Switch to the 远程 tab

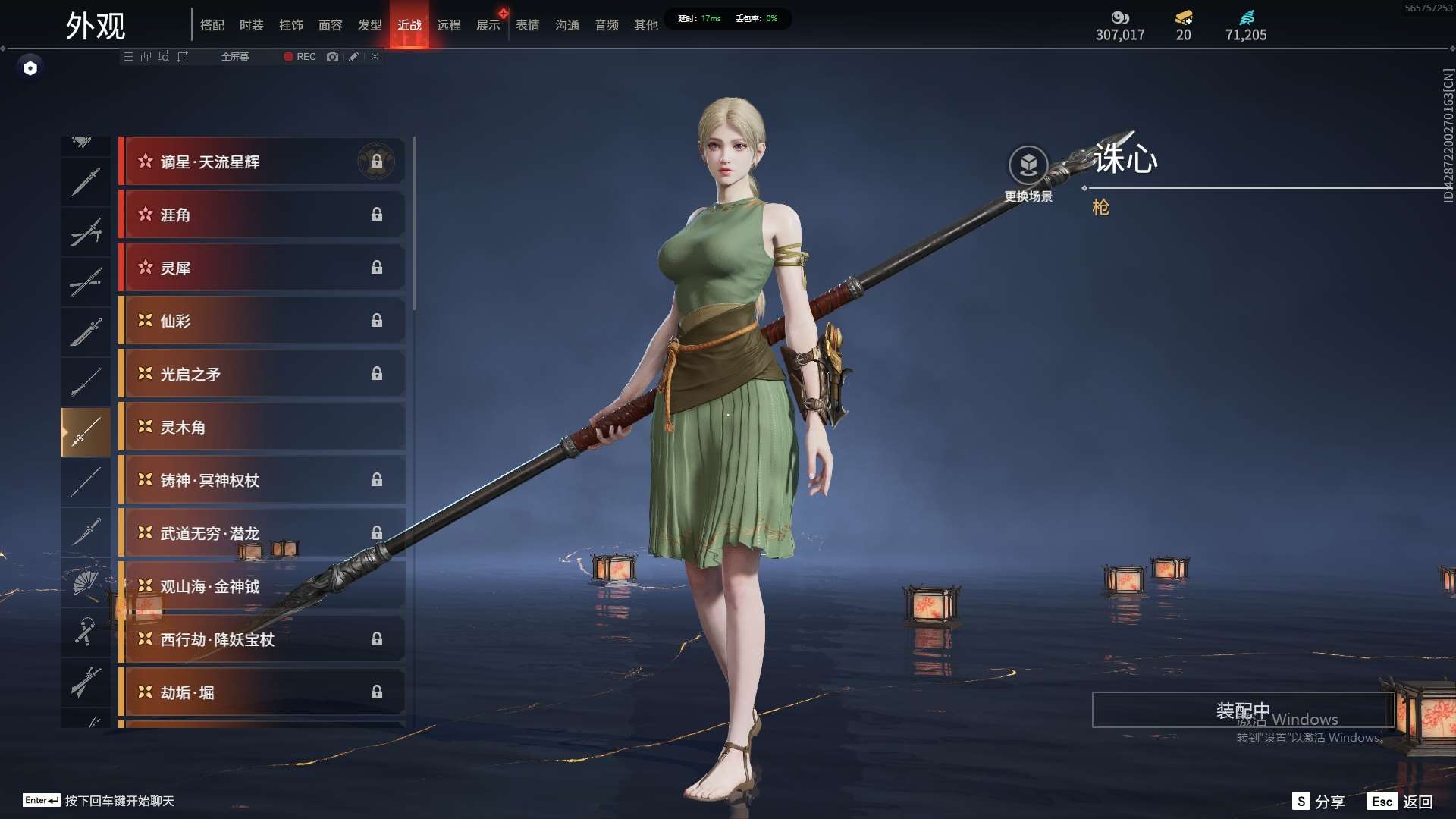click(x=449, y=25)
